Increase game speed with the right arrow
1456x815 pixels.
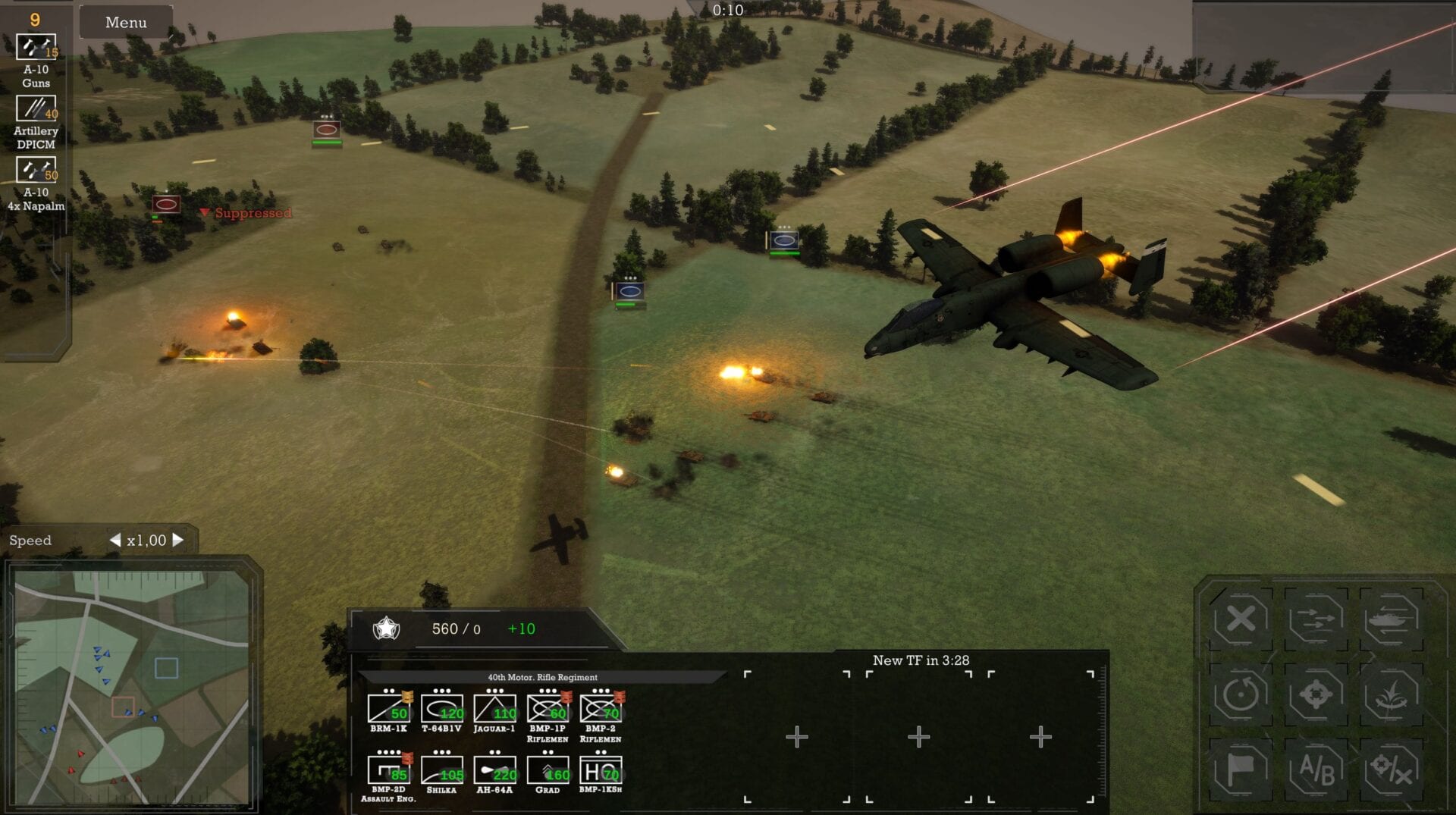(178, 540)
